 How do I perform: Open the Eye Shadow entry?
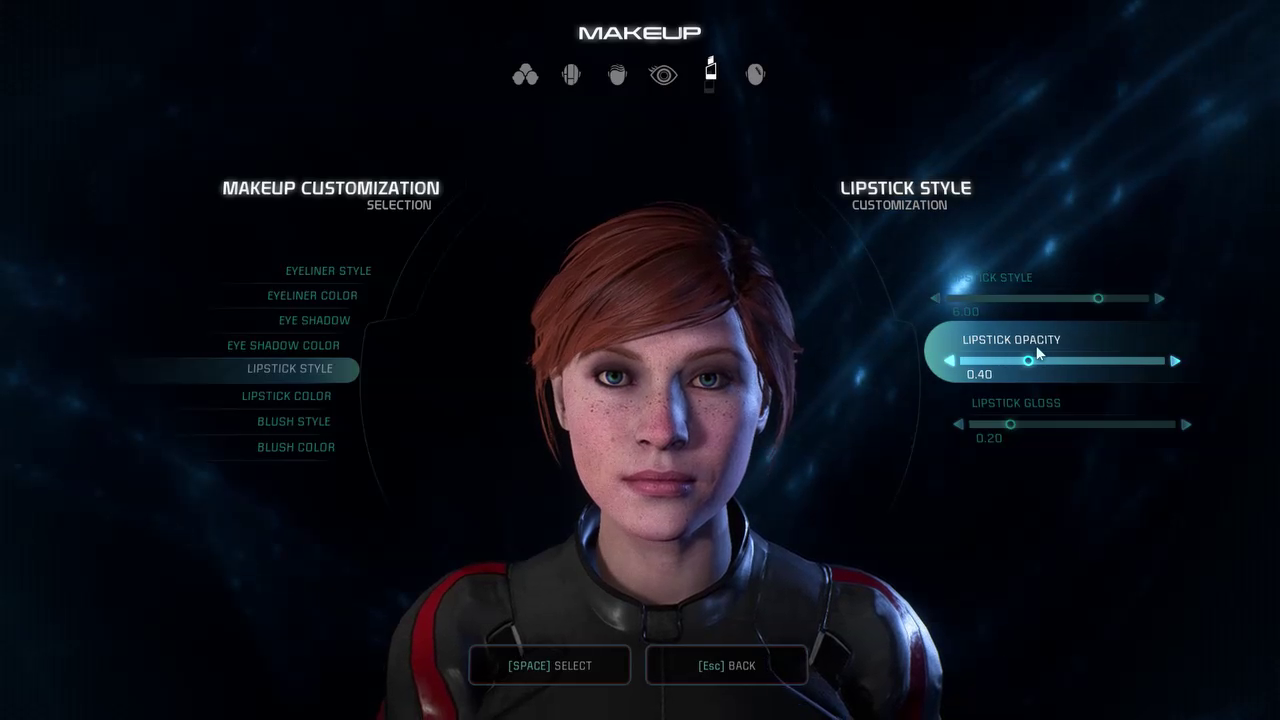pos(314,321)
